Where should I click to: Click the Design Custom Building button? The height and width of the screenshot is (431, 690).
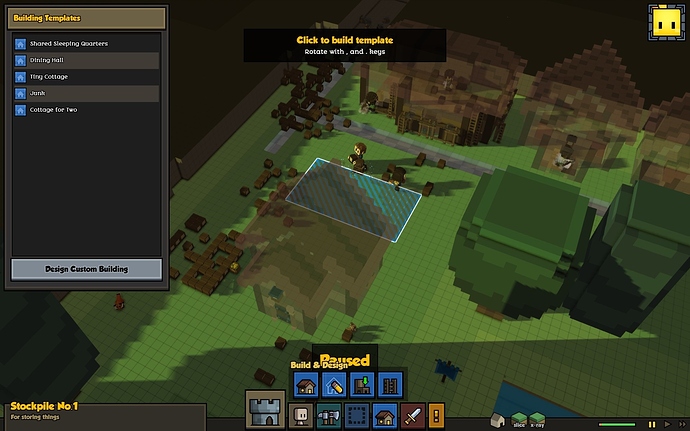coord(86,269)
